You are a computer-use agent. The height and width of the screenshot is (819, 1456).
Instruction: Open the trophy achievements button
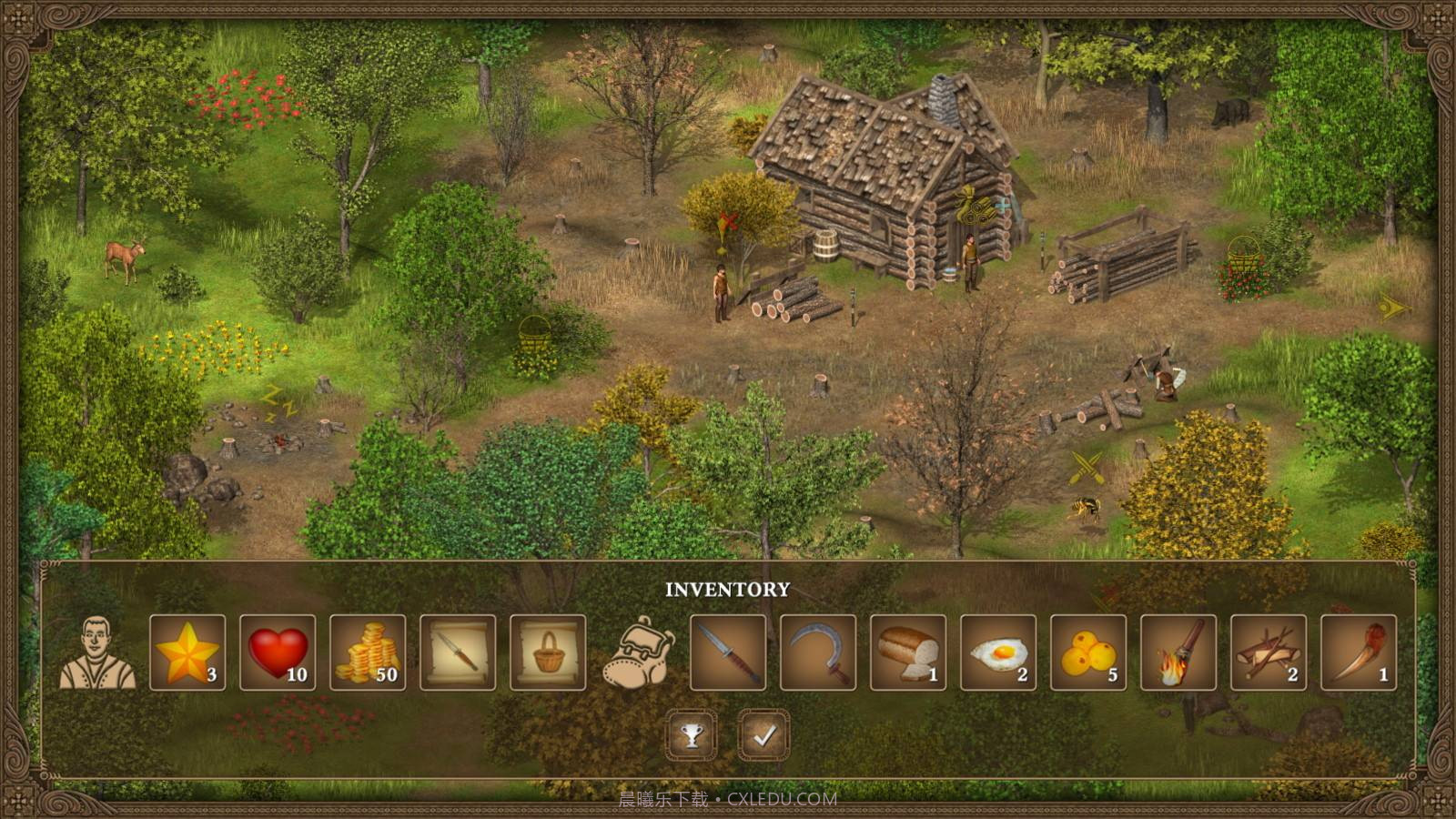pos(692,735)
